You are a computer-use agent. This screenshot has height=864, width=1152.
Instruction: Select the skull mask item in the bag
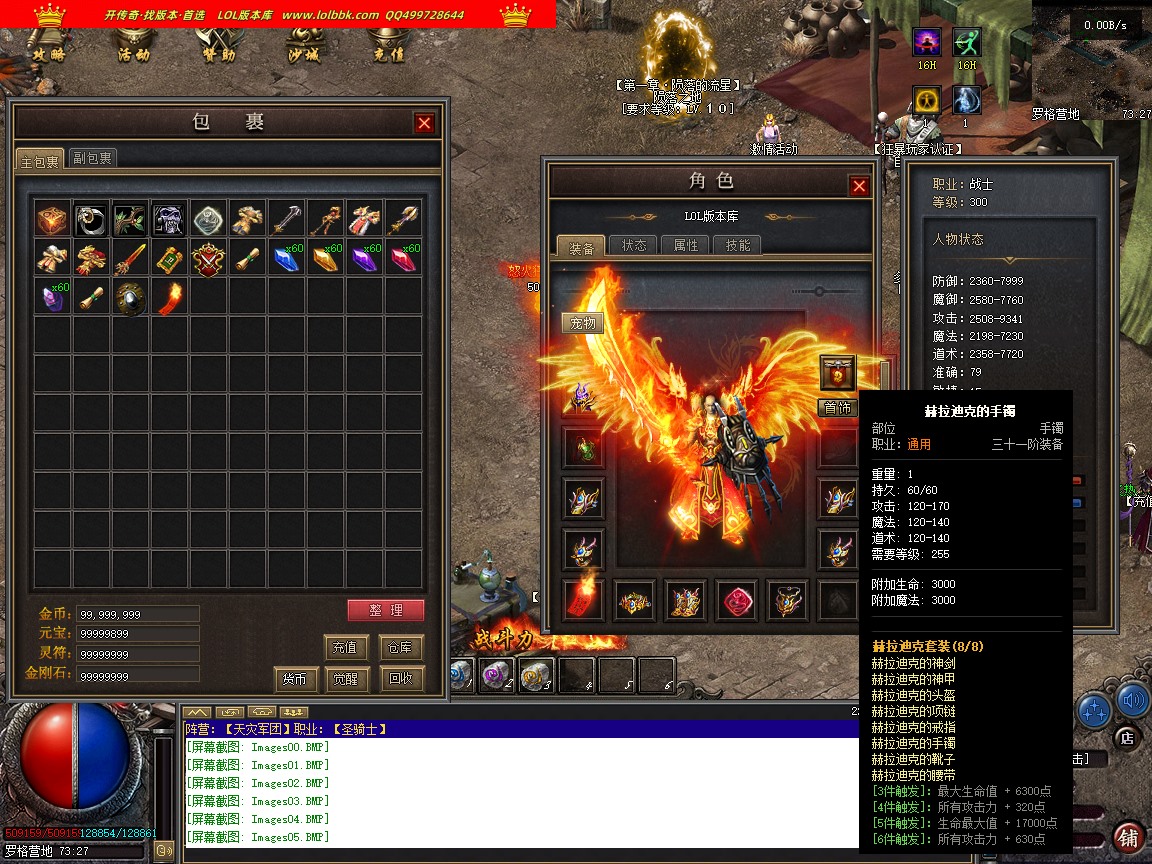(x=169, y=219)
